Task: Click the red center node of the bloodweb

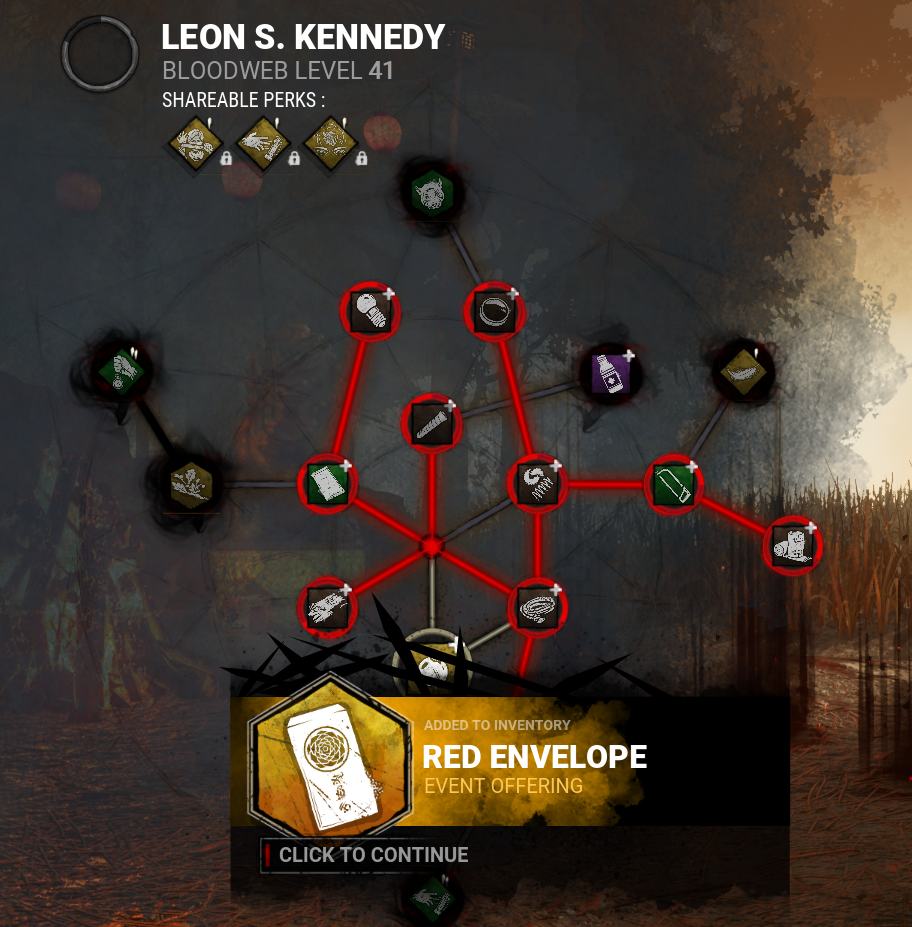Action: [x=432, y=546]
